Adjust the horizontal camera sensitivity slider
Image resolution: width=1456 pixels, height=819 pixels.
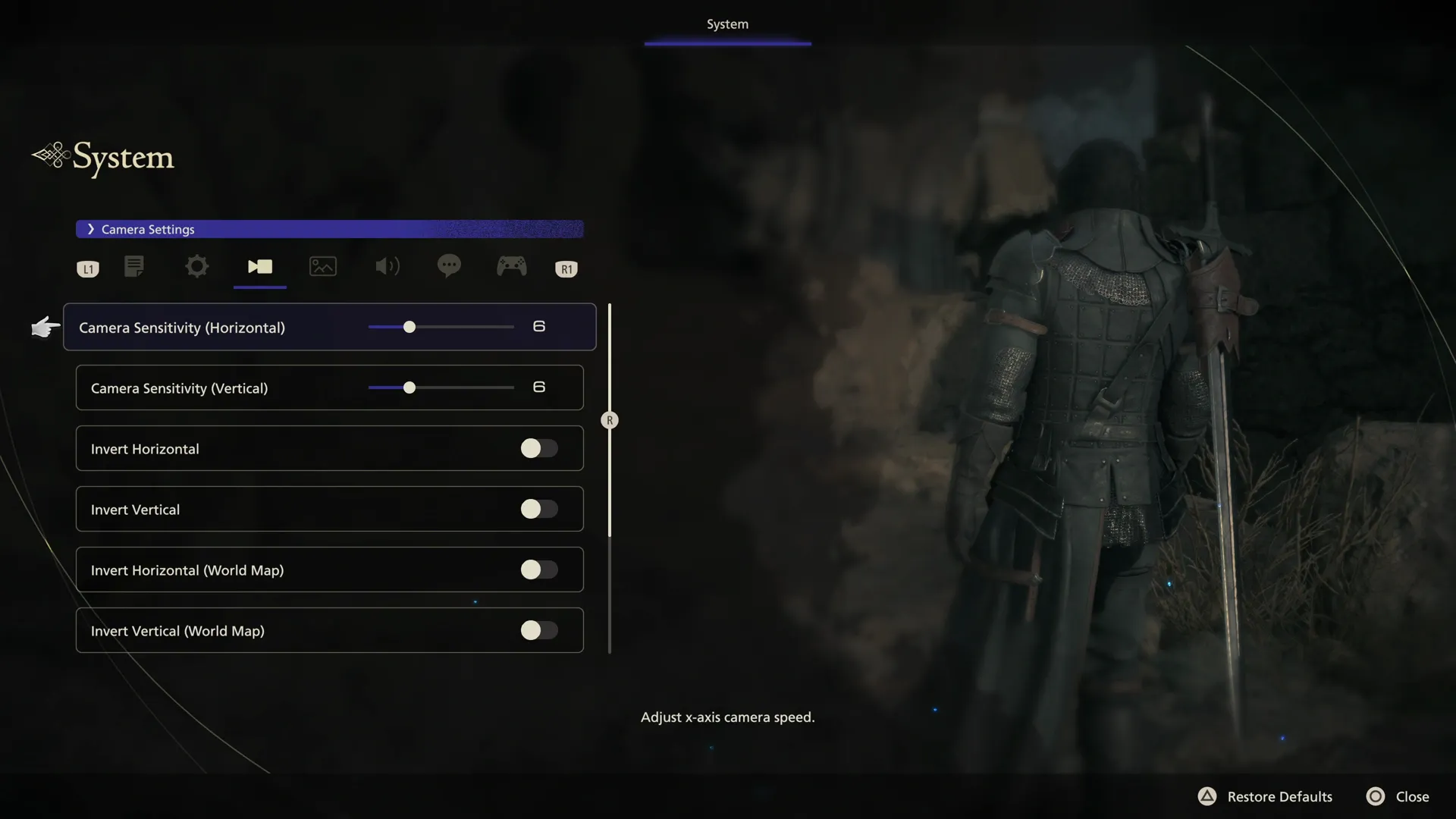coord(409,326)
